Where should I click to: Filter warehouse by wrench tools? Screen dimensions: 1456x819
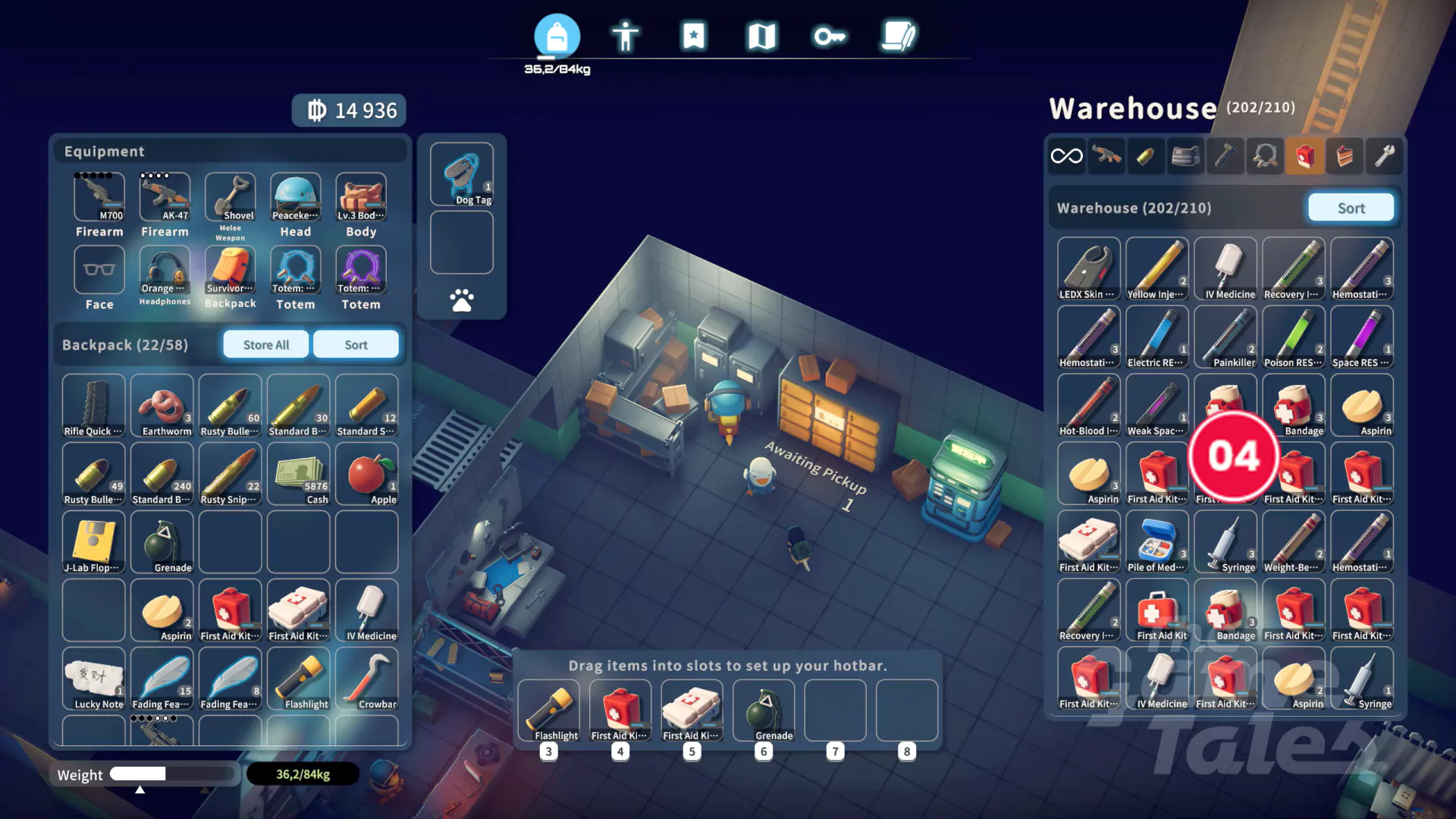coord(1385,156)
